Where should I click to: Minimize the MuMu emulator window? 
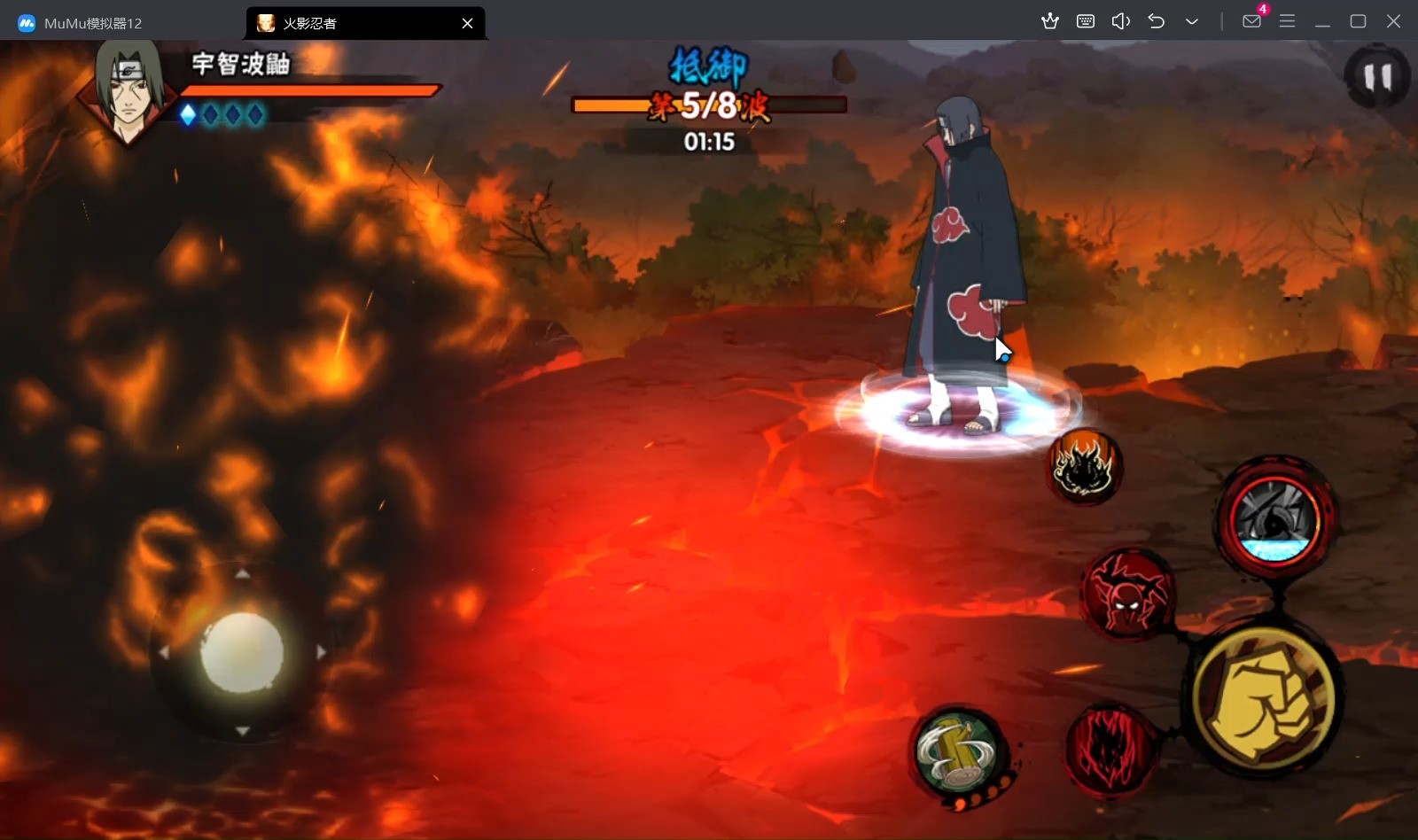[x=1322, y=21]
